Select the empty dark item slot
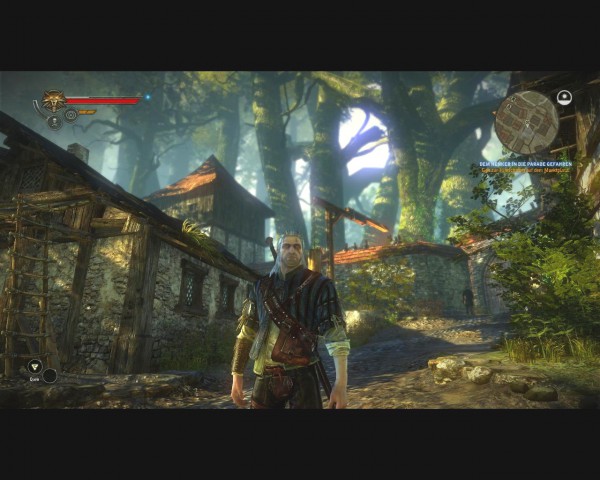The image size is (600, 480). (49, 376)
